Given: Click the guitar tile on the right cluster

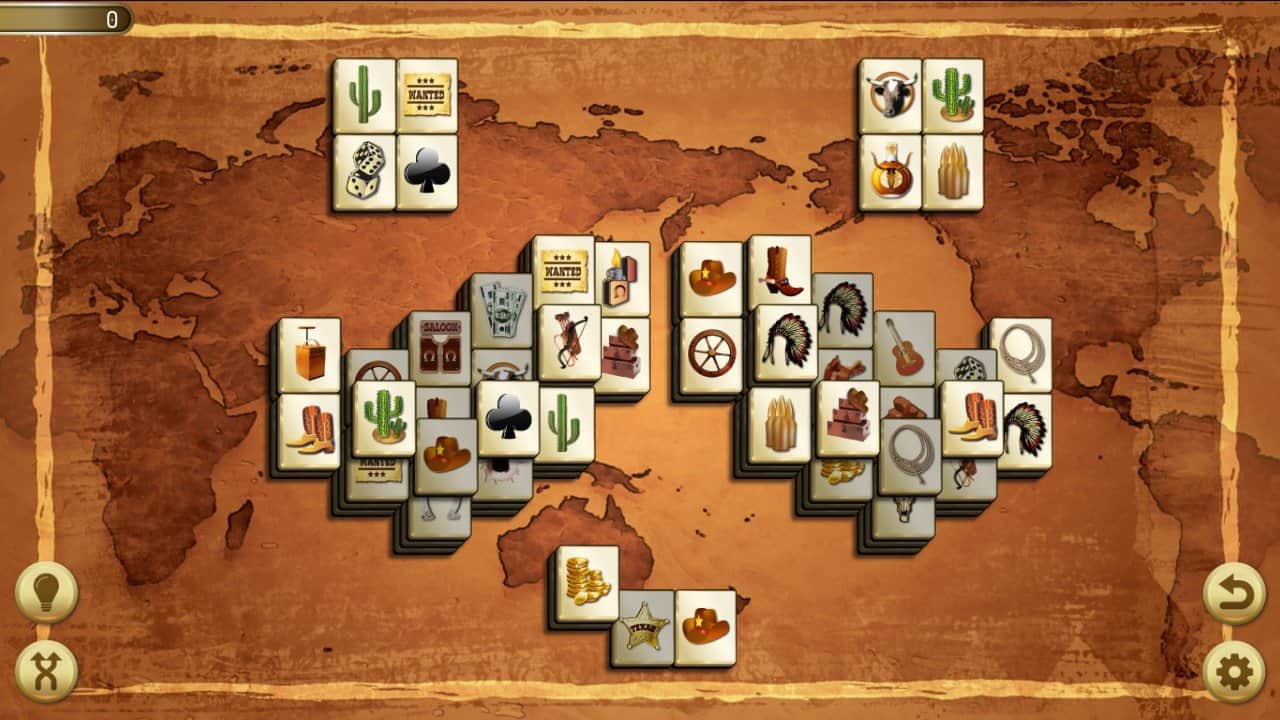Looking at the screenshot, I should tap(905, 352).
